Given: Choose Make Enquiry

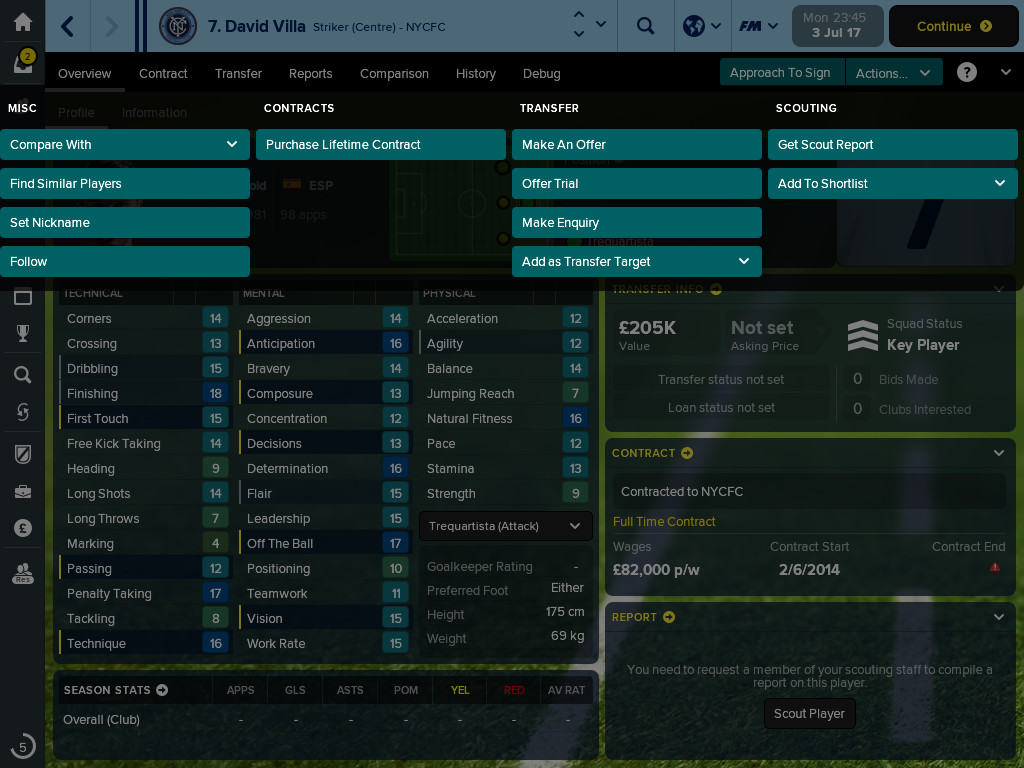Looking at the screenshot, I should (636, 223).
